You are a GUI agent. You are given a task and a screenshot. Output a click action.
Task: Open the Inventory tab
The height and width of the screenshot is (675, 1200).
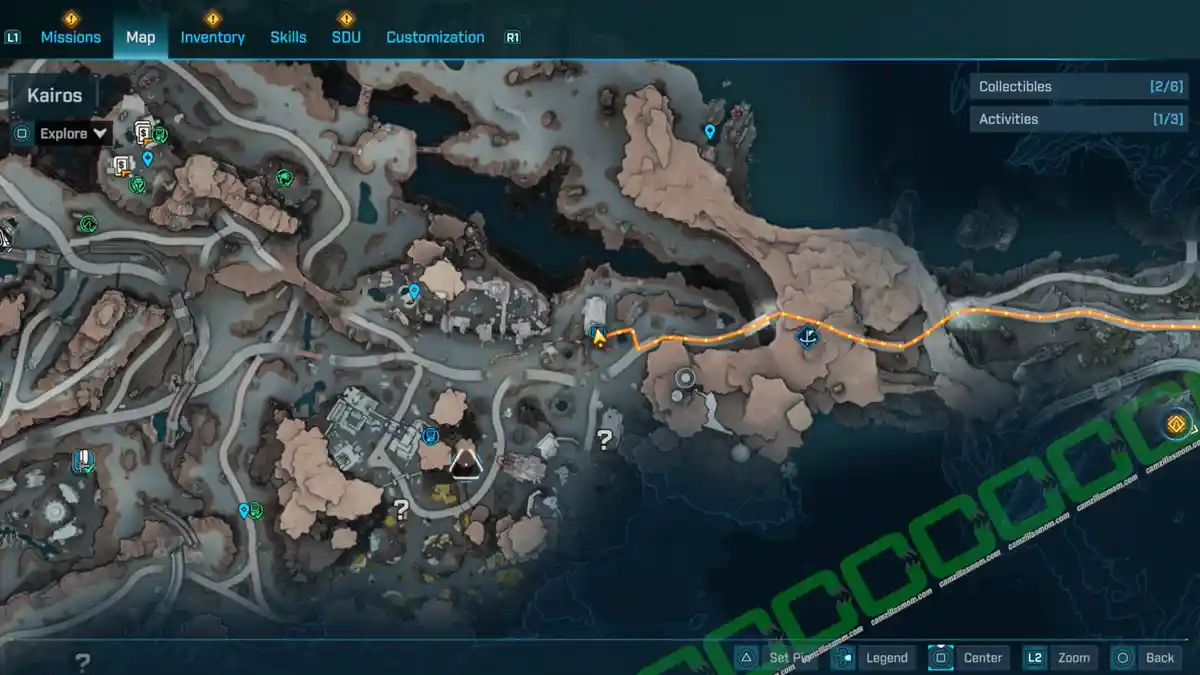click(212, 37)
